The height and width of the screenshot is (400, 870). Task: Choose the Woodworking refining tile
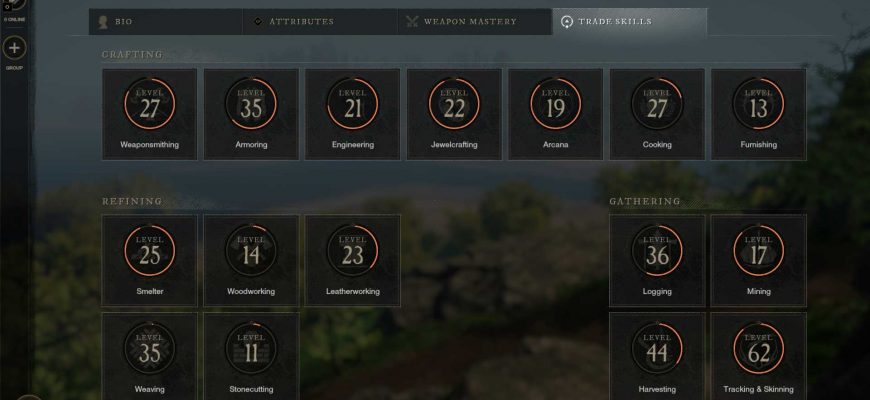pos(251,260)
